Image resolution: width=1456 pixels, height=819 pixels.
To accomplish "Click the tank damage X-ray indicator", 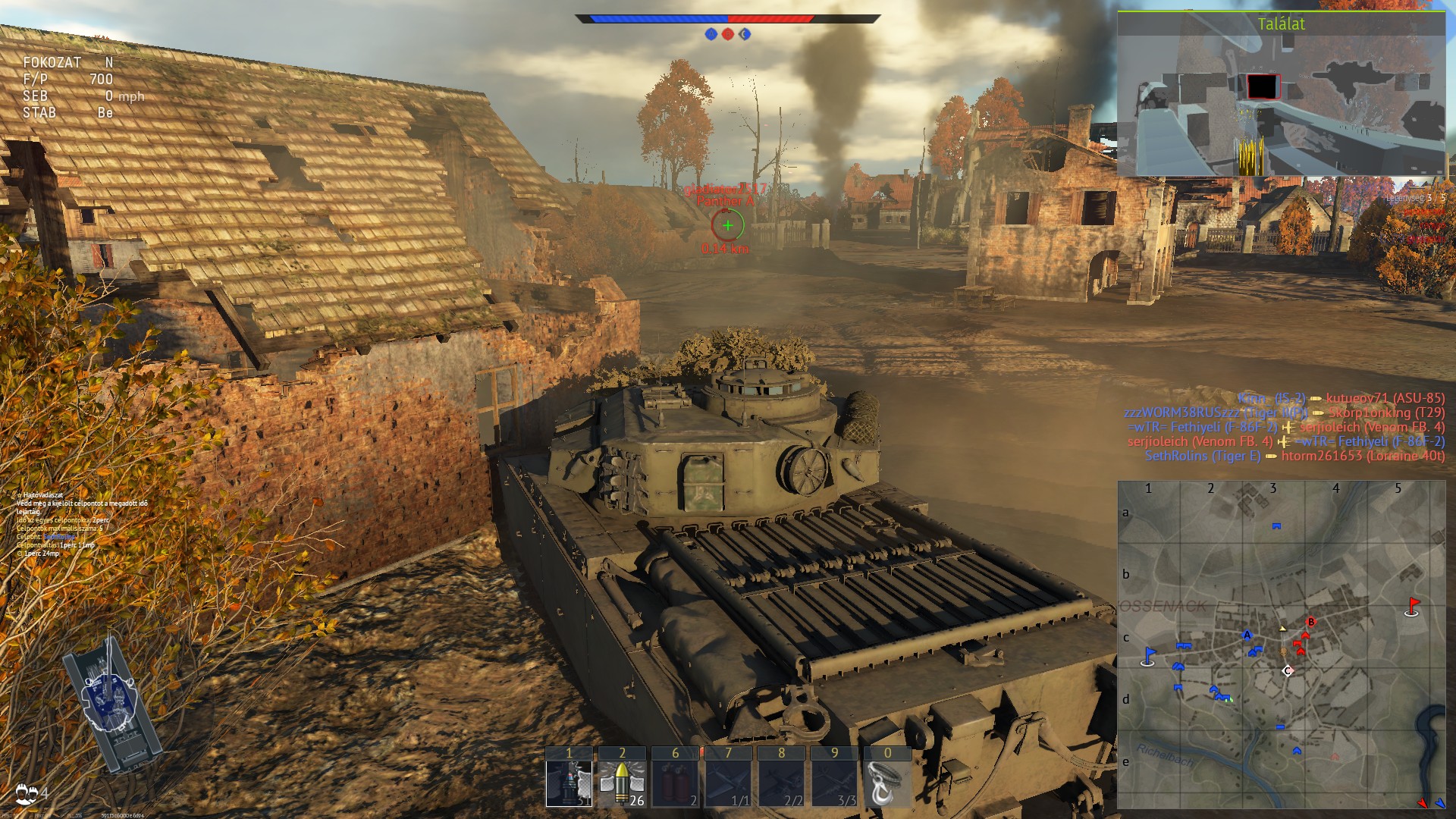I will [x=112, y=701].
